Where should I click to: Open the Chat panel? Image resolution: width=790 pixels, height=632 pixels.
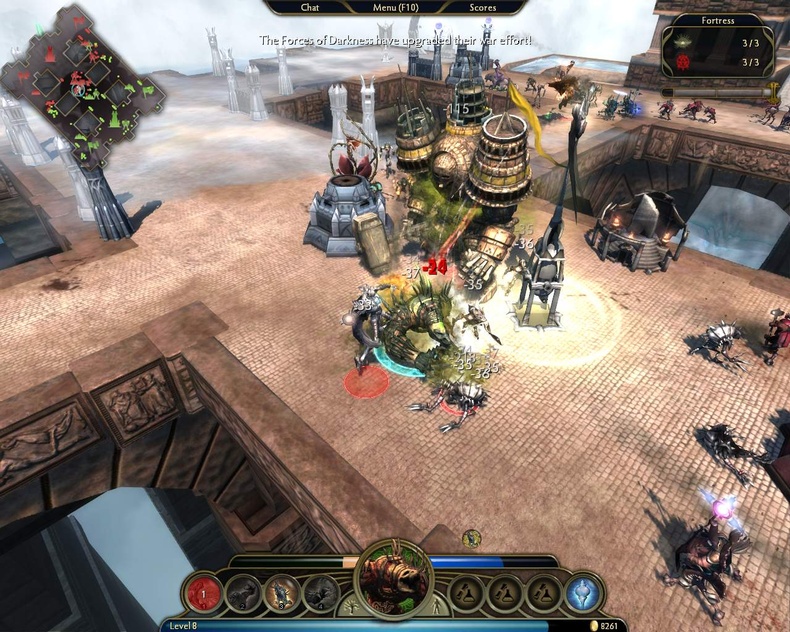click(x=310, y=7)
